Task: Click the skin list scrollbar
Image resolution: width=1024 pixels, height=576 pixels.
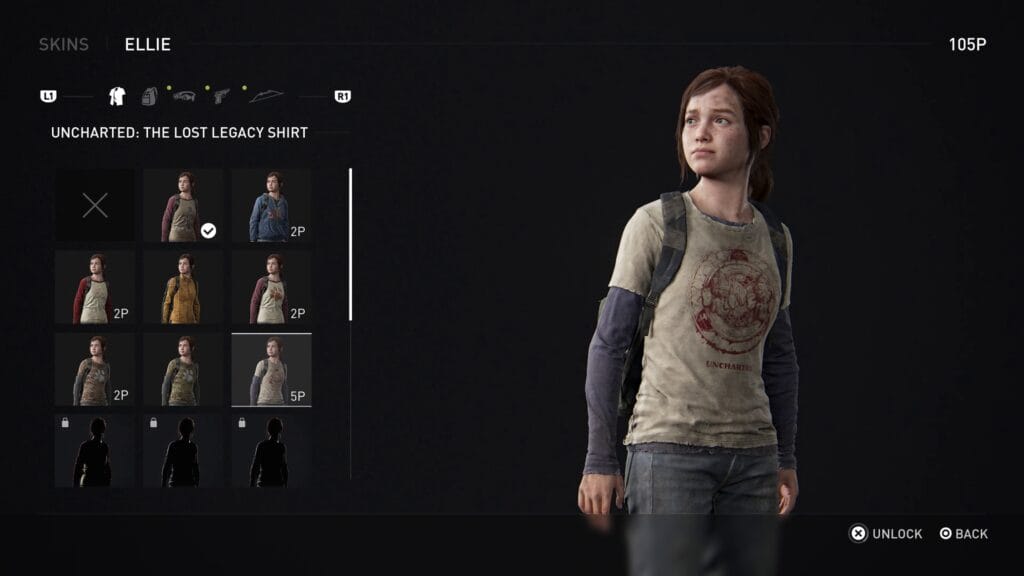Action: (x=350, y=244)
